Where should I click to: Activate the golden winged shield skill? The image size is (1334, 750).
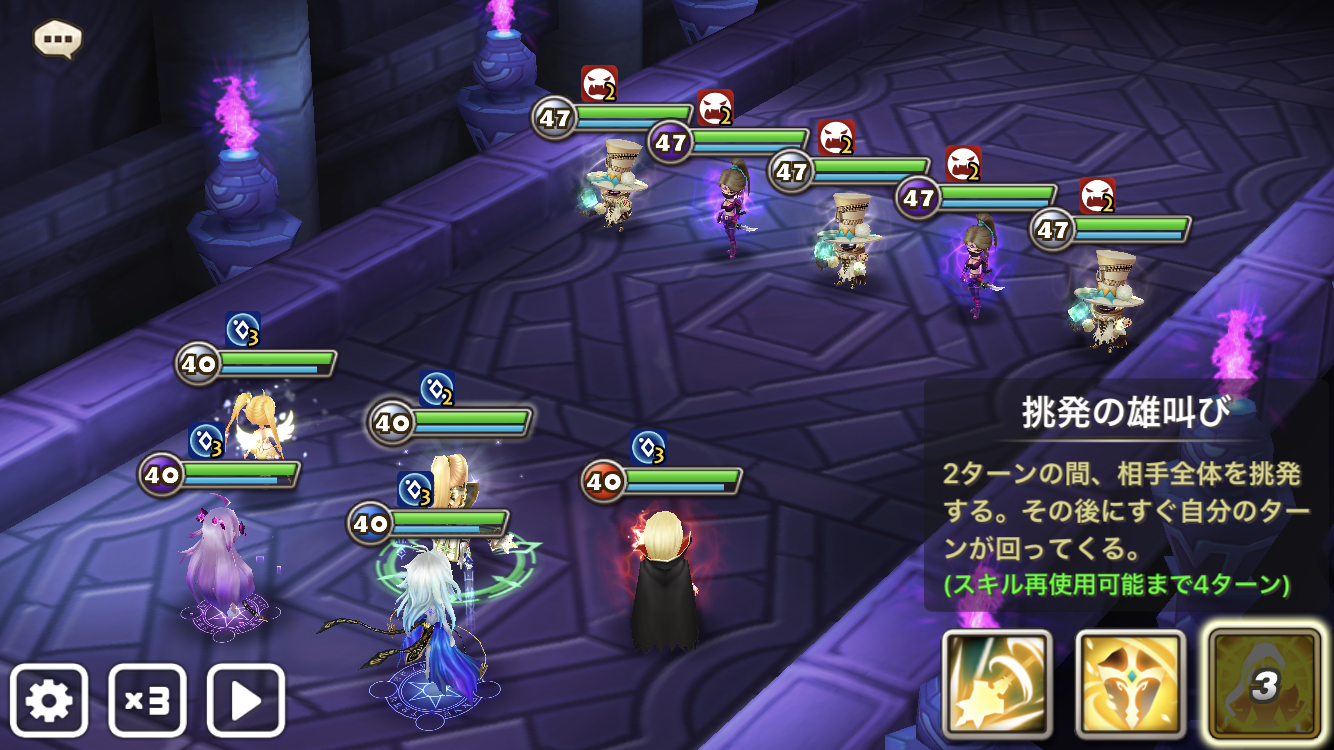(1130, 684)
